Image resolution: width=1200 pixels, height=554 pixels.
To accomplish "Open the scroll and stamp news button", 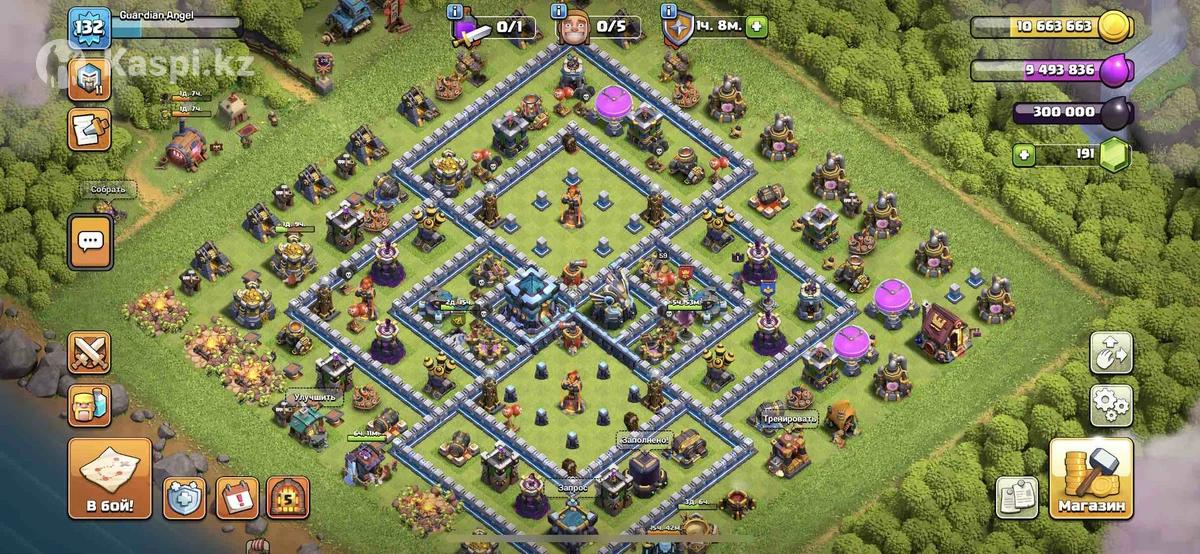I will click(88, 130).
